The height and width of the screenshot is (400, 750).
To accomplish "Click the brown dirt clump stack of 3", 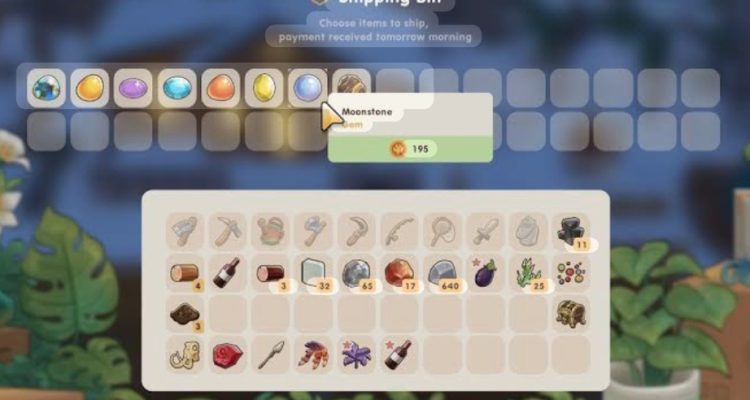I will point(185,313).
